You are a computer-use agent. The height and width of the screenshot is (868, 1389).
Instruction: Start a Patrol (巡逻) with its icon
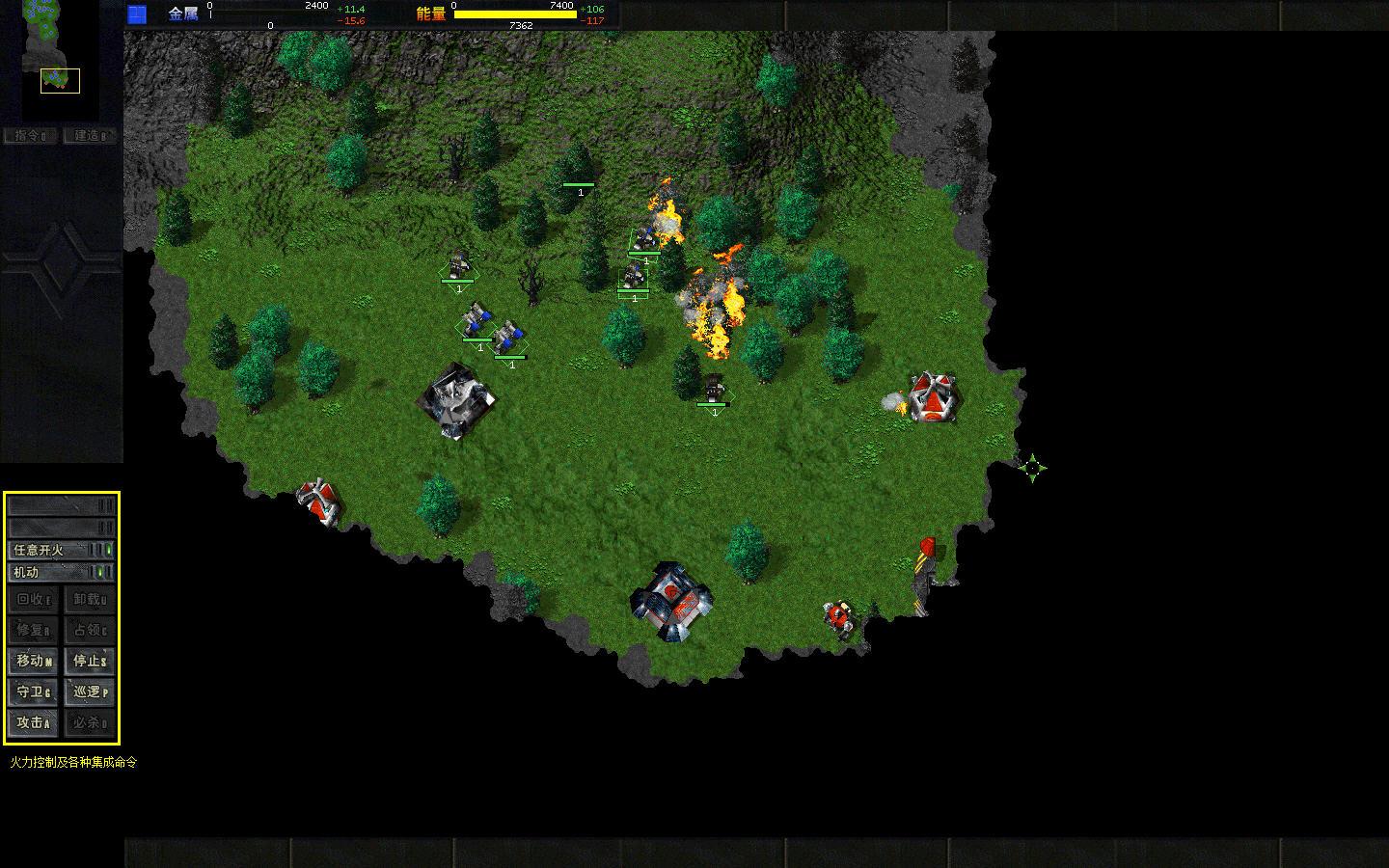coord(90,692)
